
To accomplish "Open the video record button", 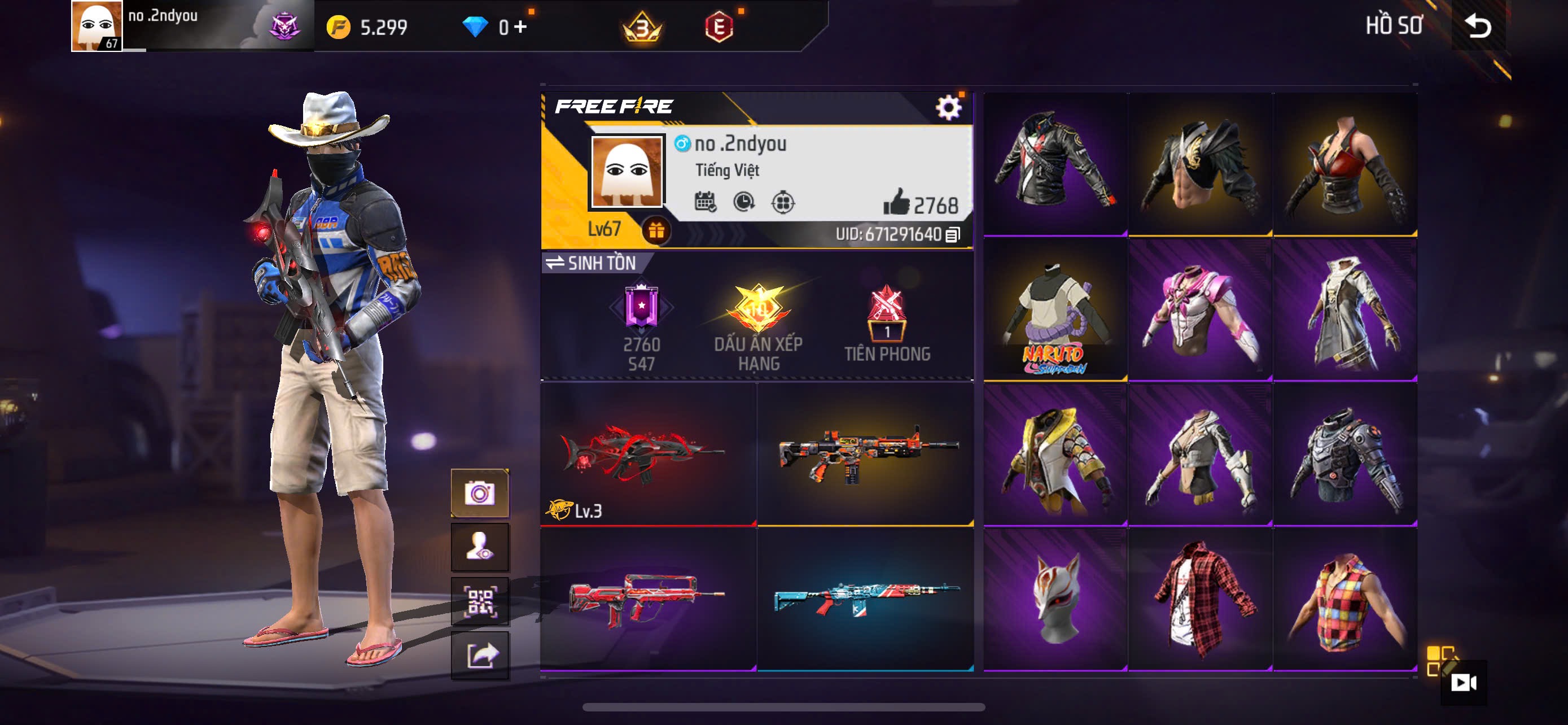I will pyautogui.click(x=1462, y=683).
